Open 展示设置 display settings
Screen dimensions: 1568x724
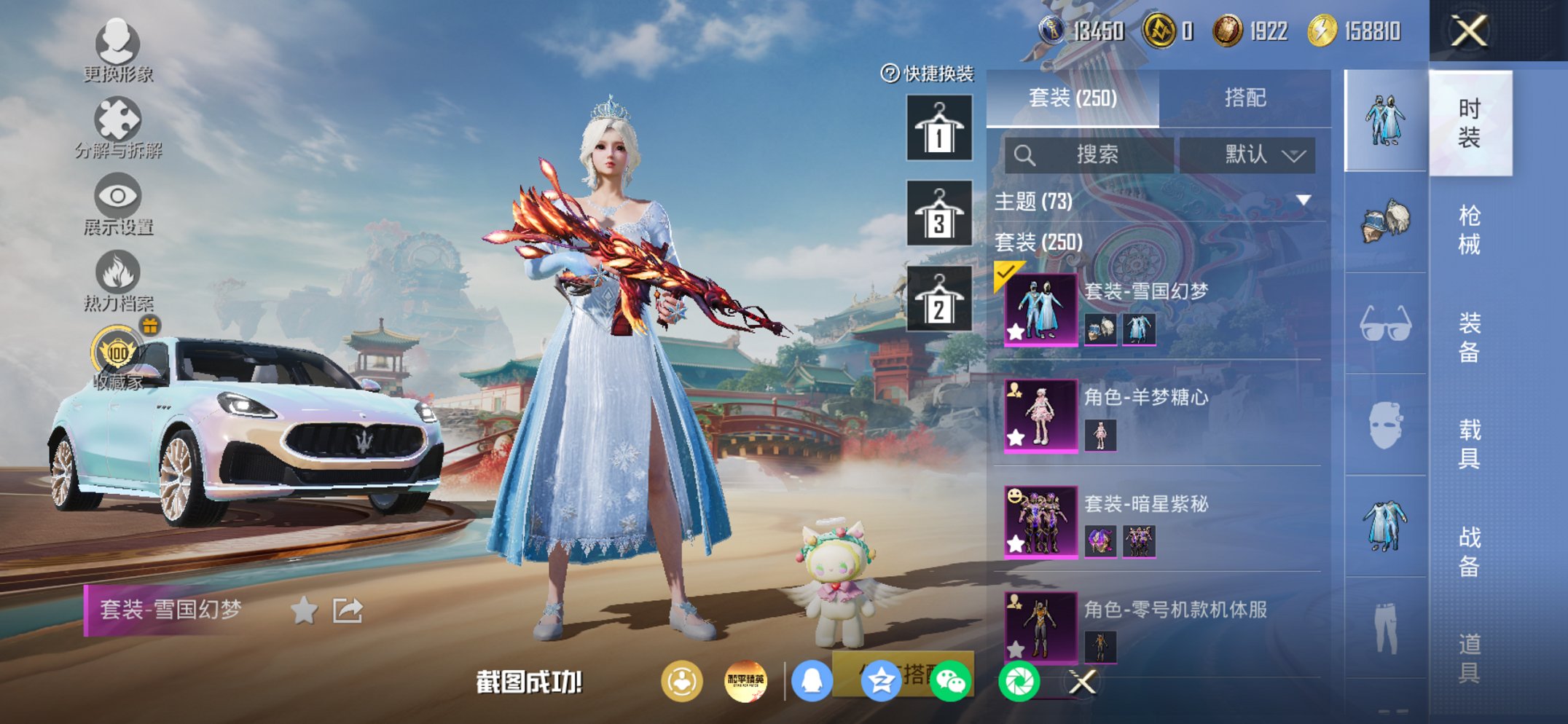[117, 205]
